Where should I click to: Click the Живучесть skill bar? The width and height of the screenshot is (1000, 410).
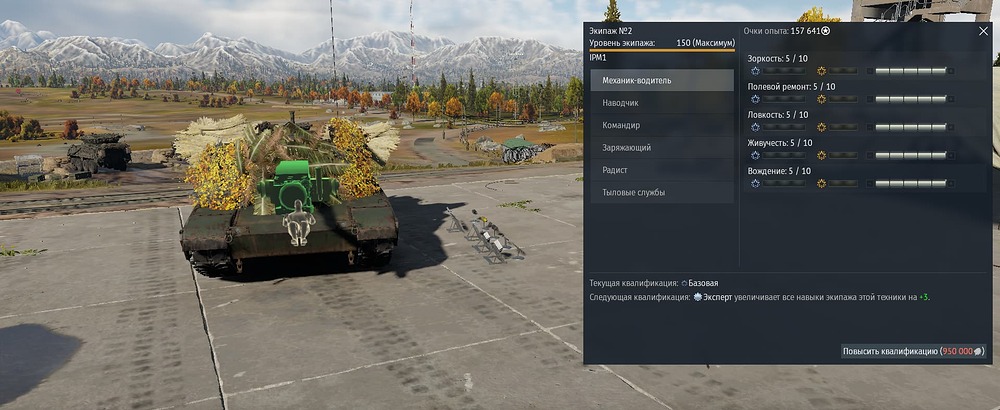coord(910,155)
